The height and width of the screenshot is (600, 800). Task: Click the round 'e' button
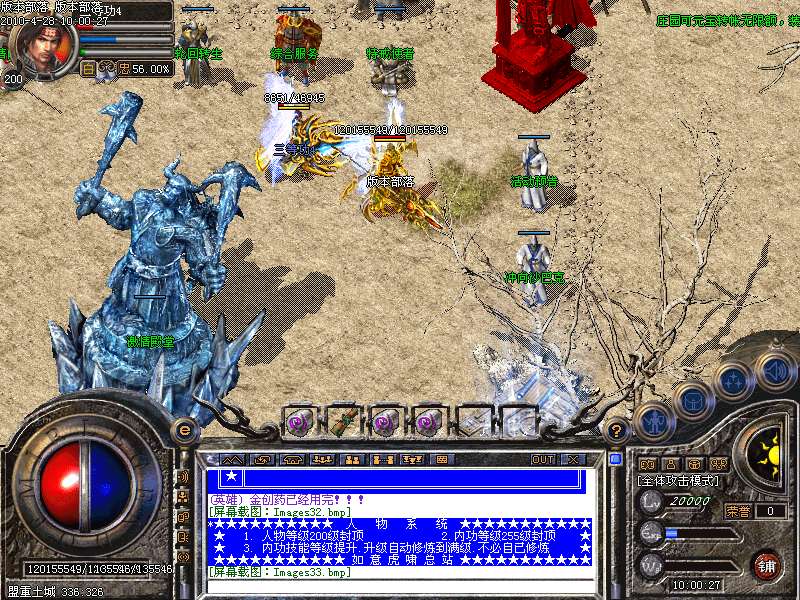(184, 430)
